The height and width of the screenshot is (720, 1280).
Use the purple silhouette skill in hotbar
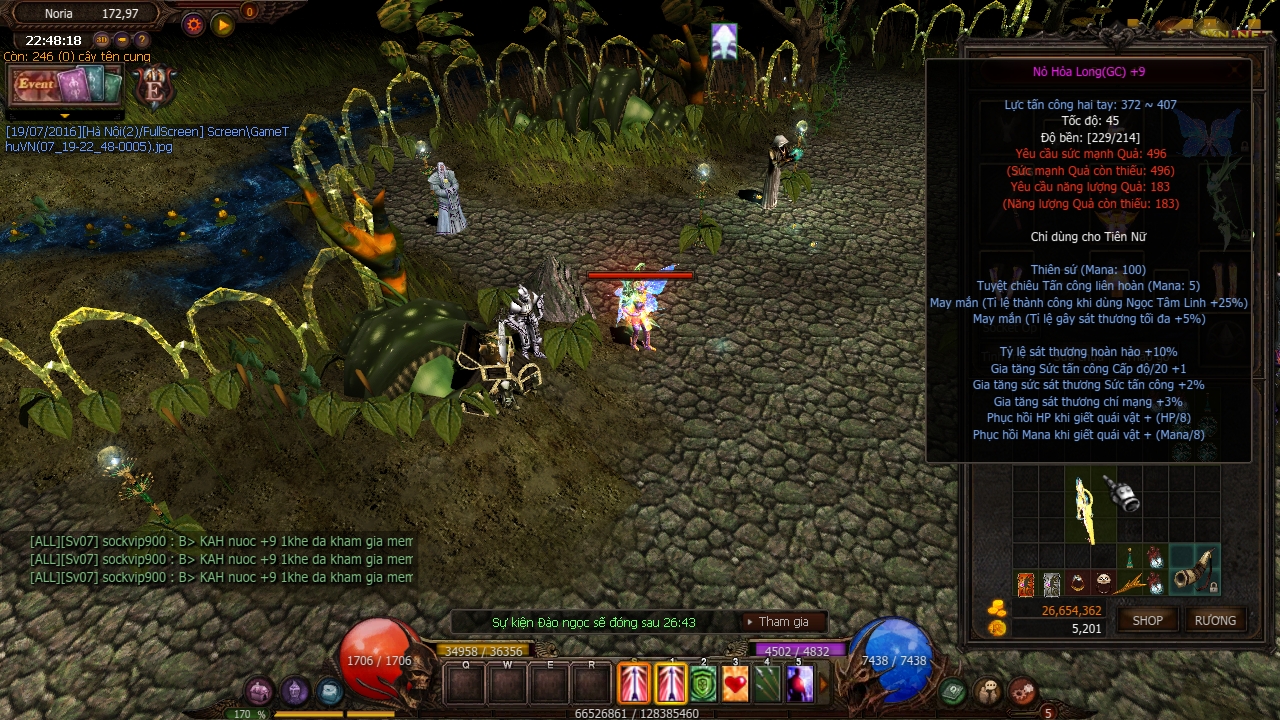799,684
